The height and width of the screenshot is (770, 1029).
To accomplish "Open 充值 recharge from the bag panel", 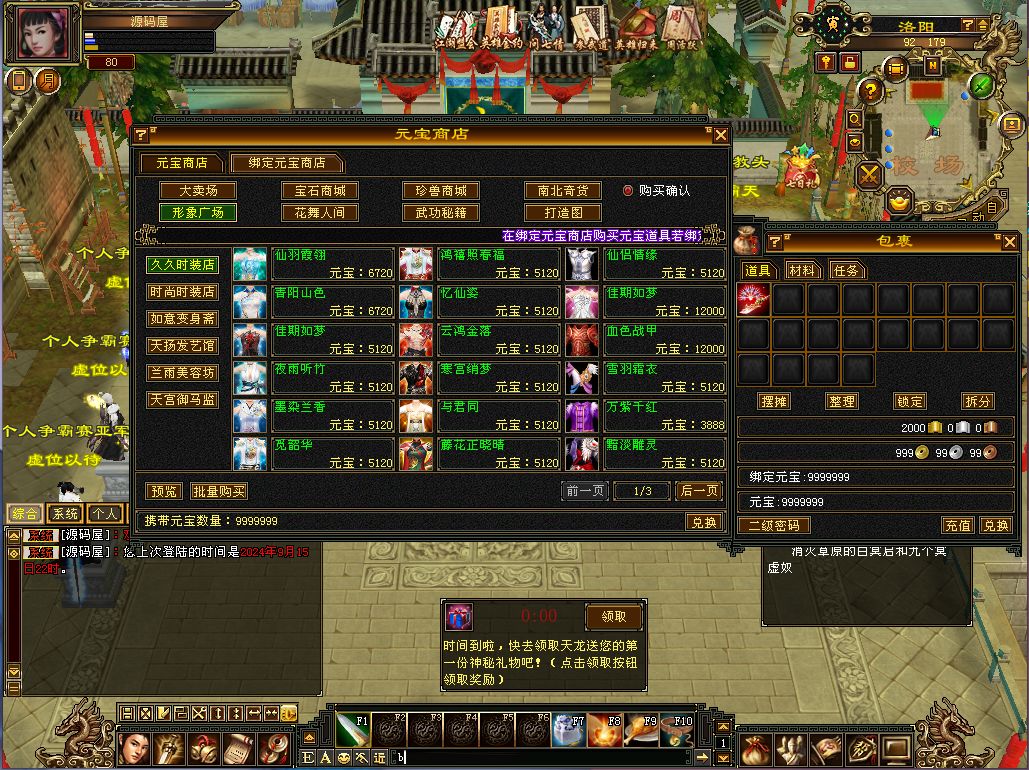I will (957, 525).
